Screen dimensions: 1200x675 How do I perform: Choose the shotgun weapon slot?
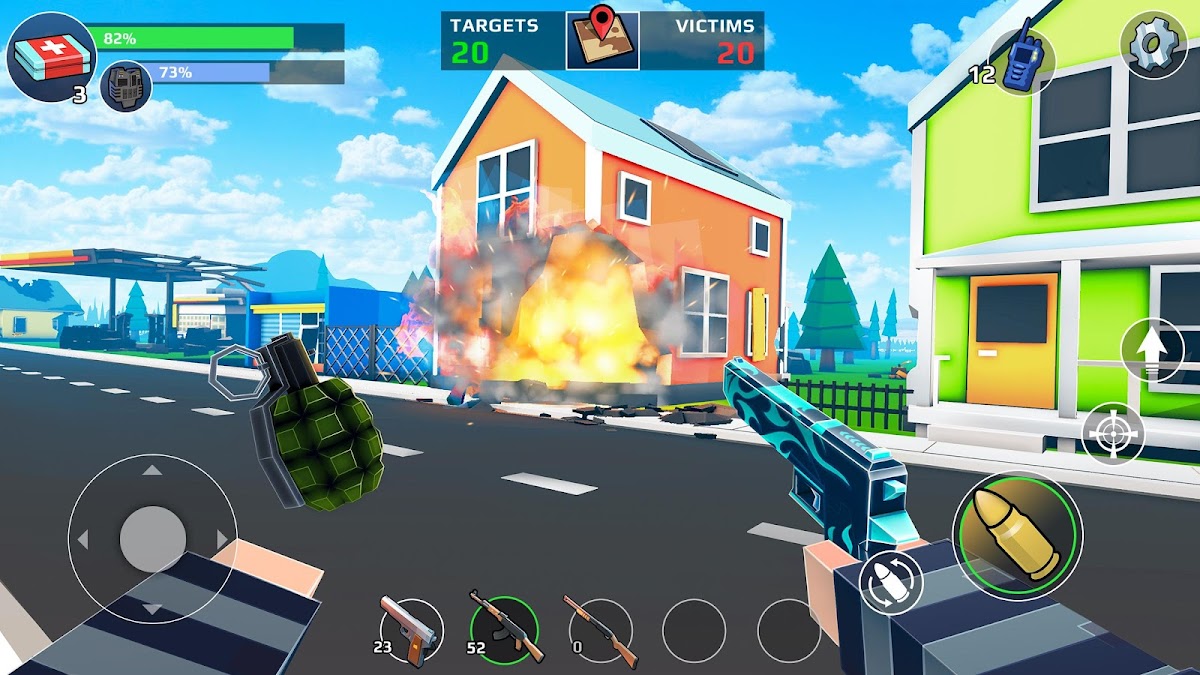pos(600,630)
